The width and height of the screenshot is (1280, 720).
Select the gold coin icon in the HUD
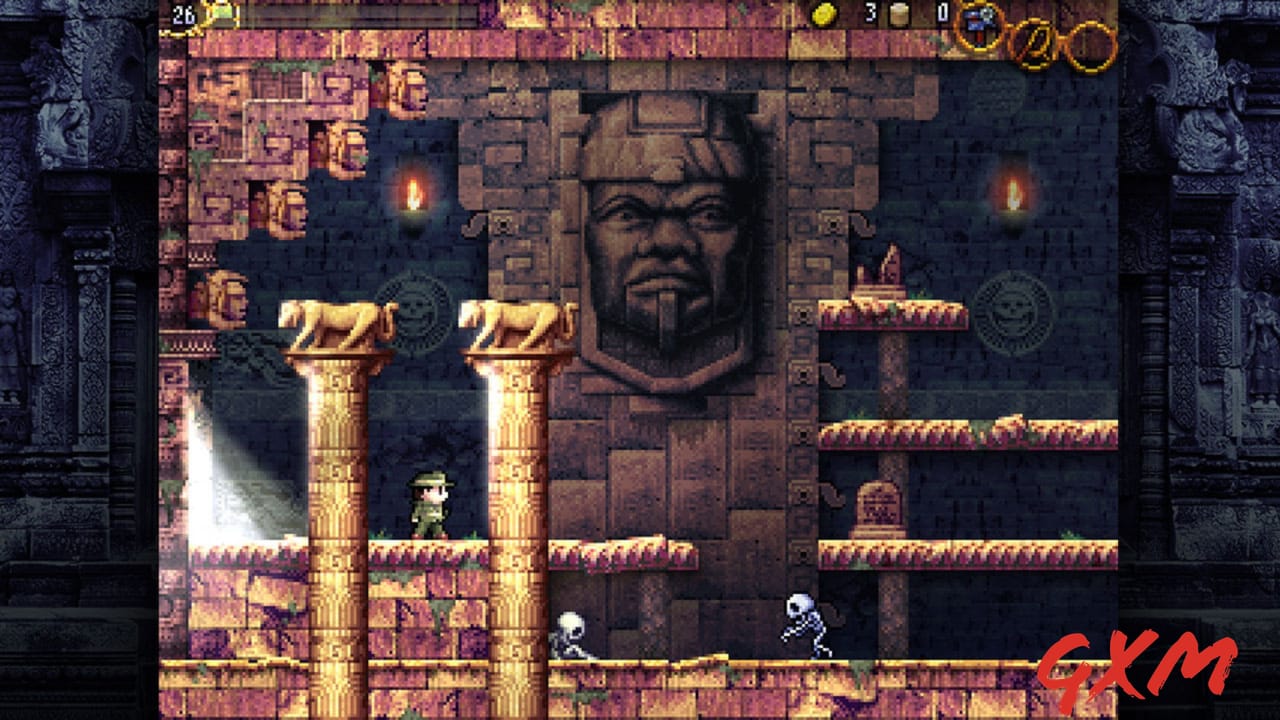[823, 14]
